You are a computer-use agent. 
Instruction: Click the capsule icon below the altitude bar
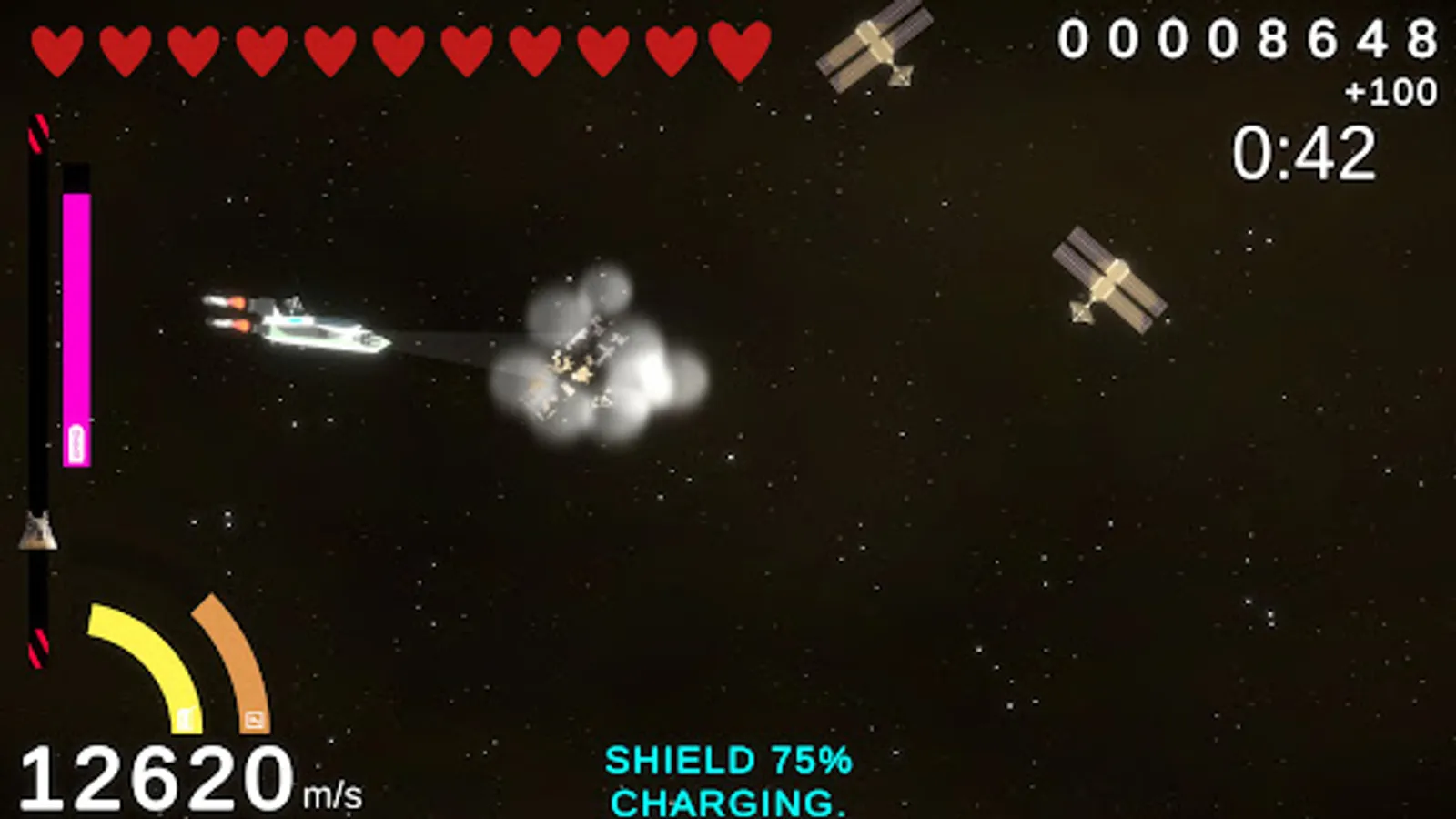pyautogui.click(x=35, y=532)
